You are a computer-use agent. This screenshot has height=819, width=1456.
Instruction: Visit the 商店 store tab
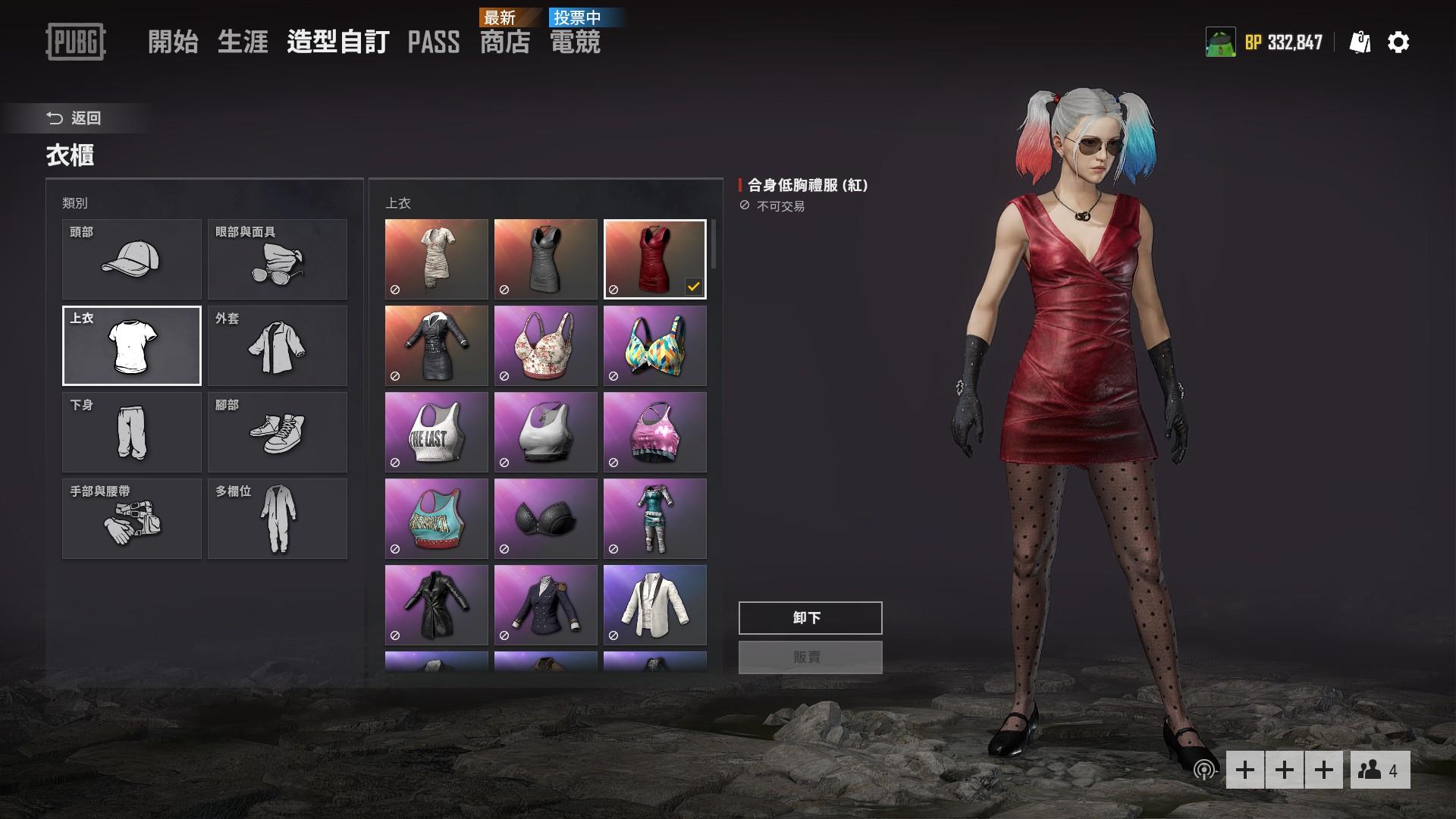(504, 42)
